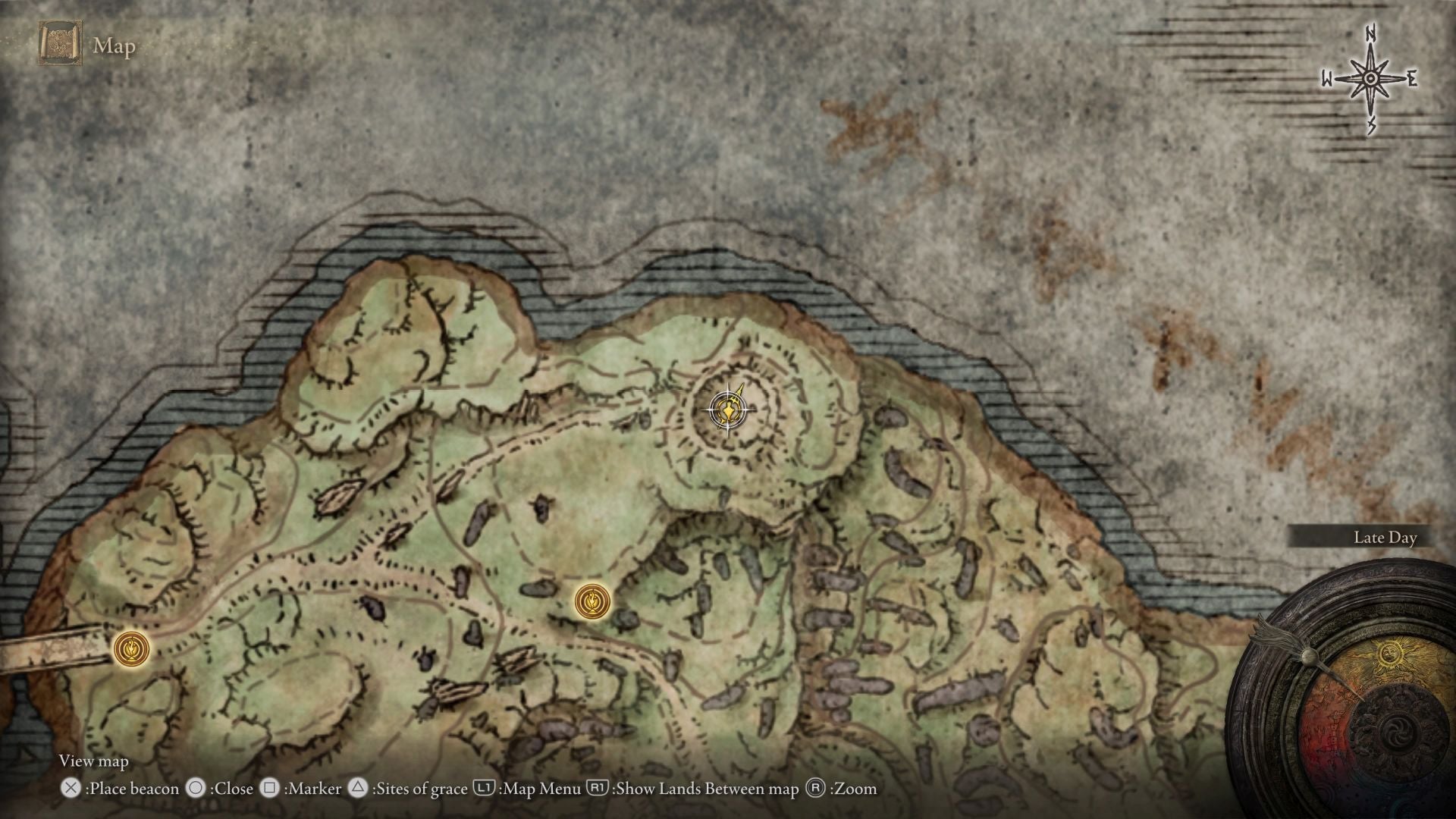Open the Map Menu
Screen dimensions: 1456x819
click(486, 789)
